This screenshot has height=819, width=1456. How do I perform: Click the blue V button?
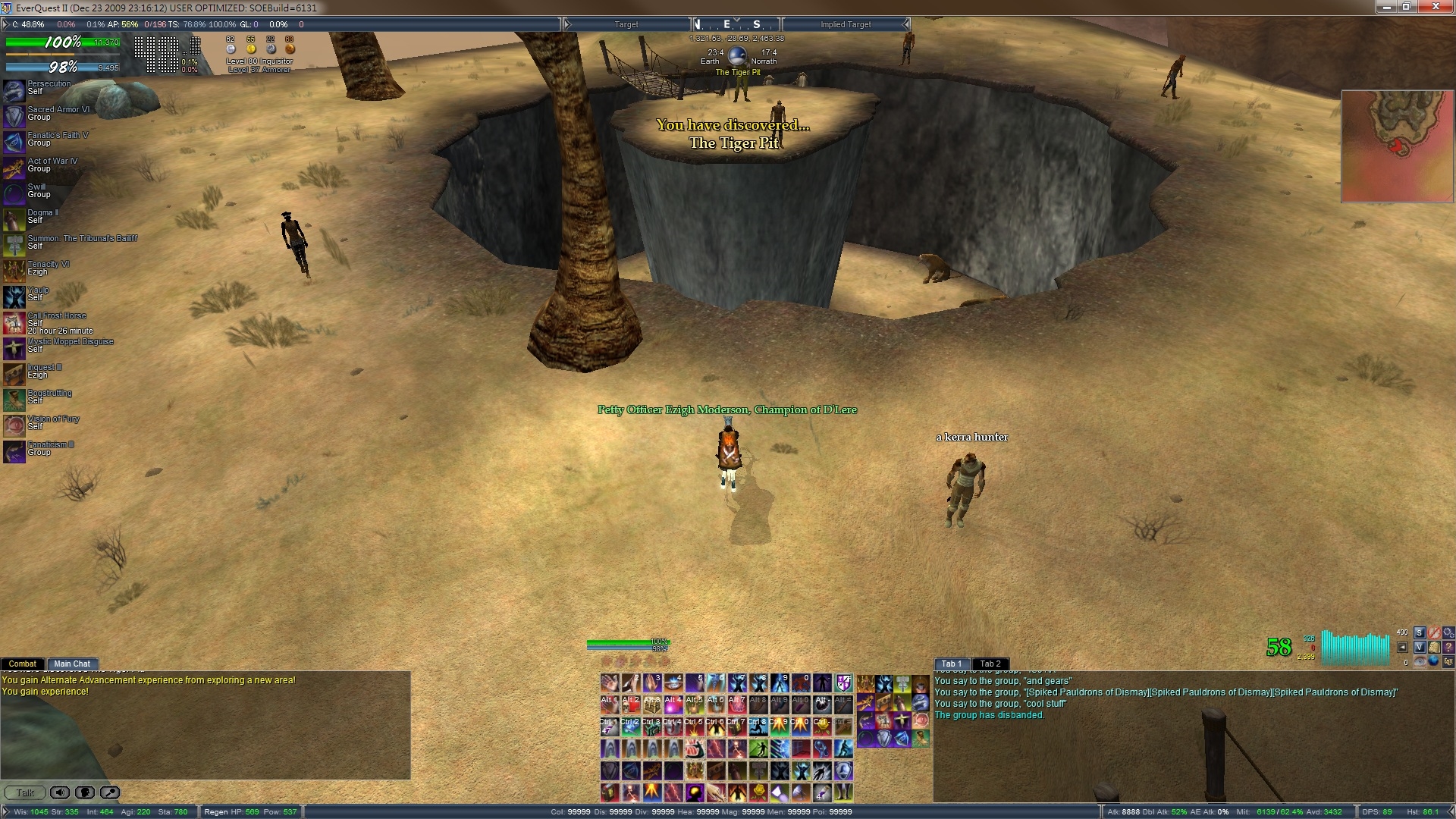[1420, 647]
